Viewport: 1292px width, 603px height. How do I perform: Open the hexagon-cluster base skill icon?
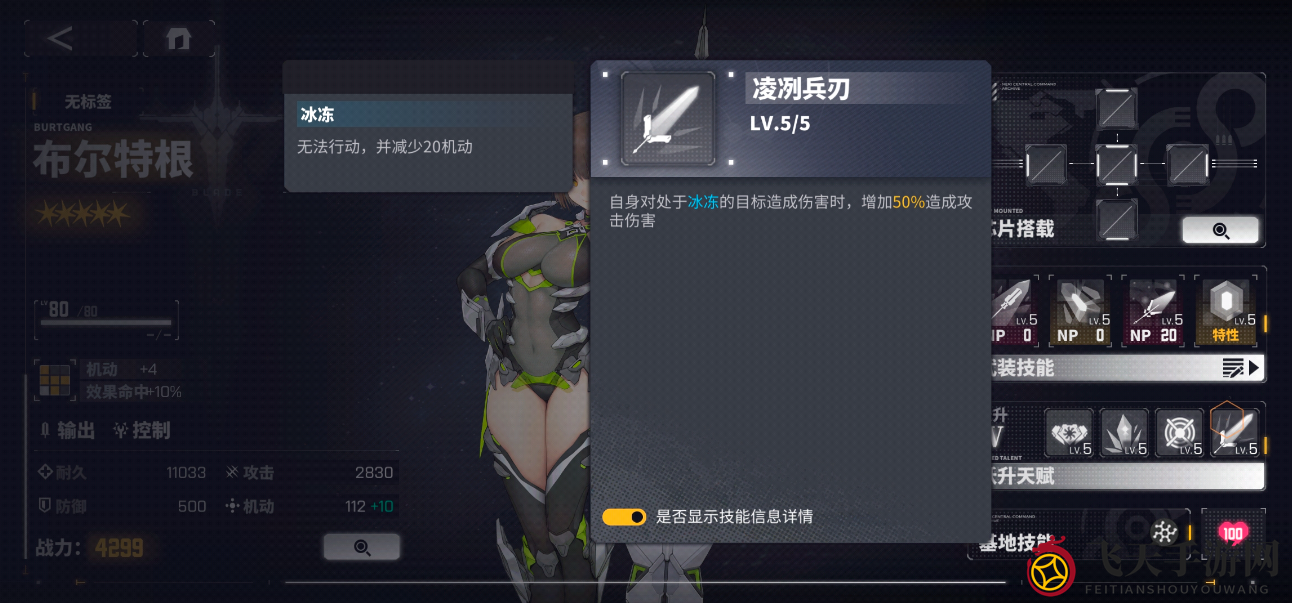[1164, 532]
